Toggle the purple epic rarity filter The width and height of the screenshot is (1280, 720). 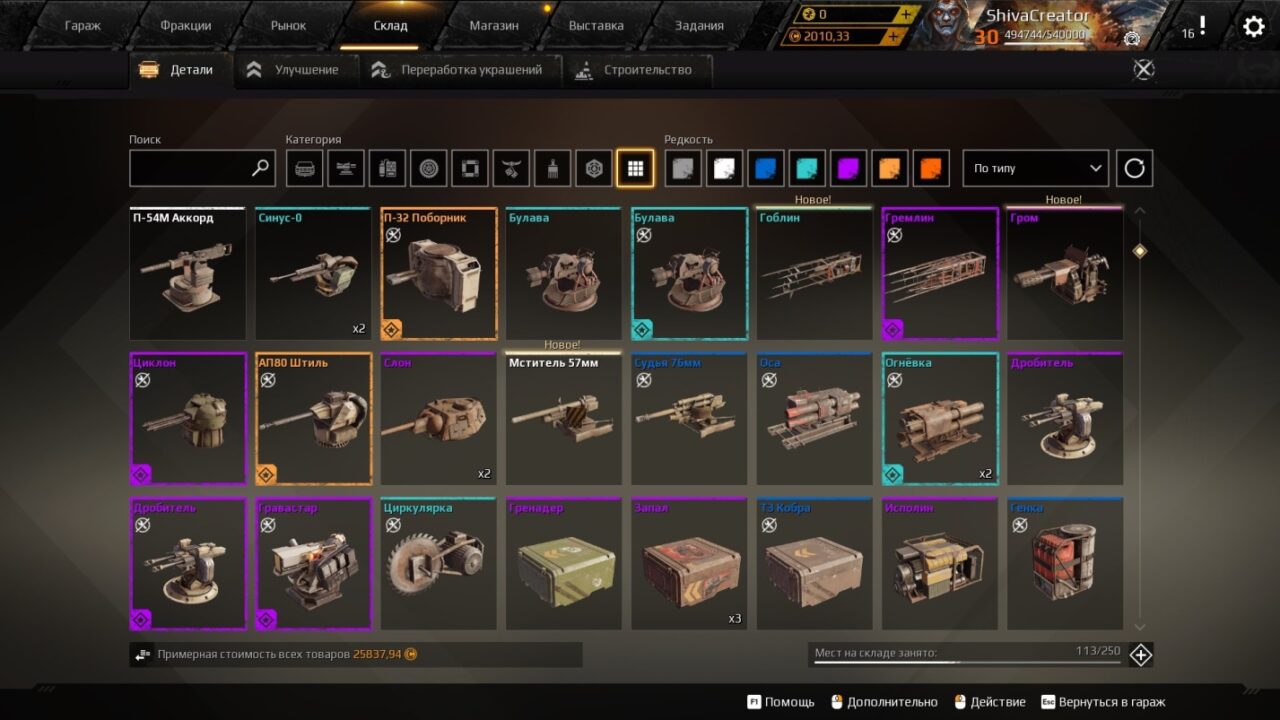(x=850, y=169)
